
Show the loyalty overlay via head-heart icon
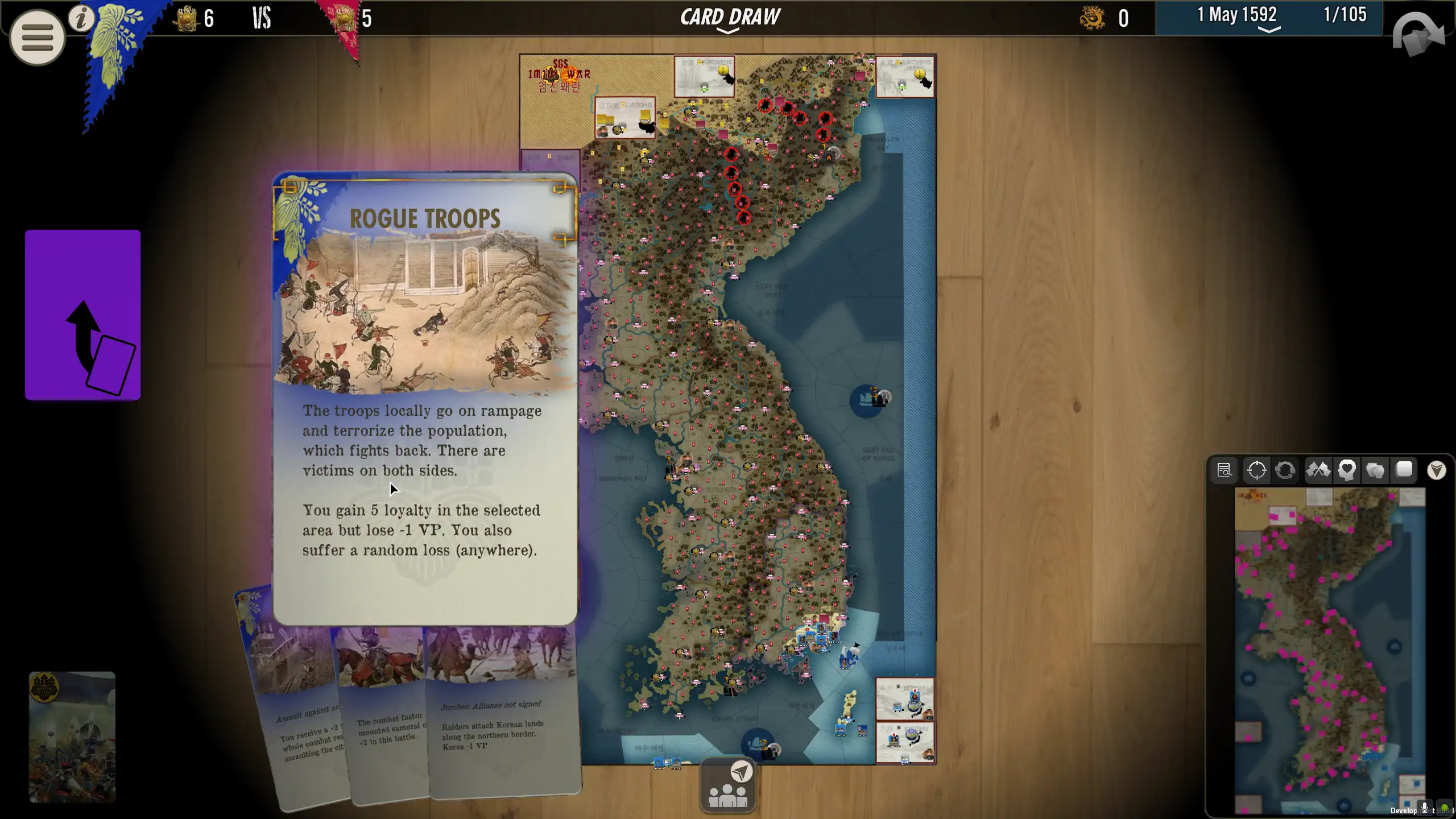(1346, 470)
